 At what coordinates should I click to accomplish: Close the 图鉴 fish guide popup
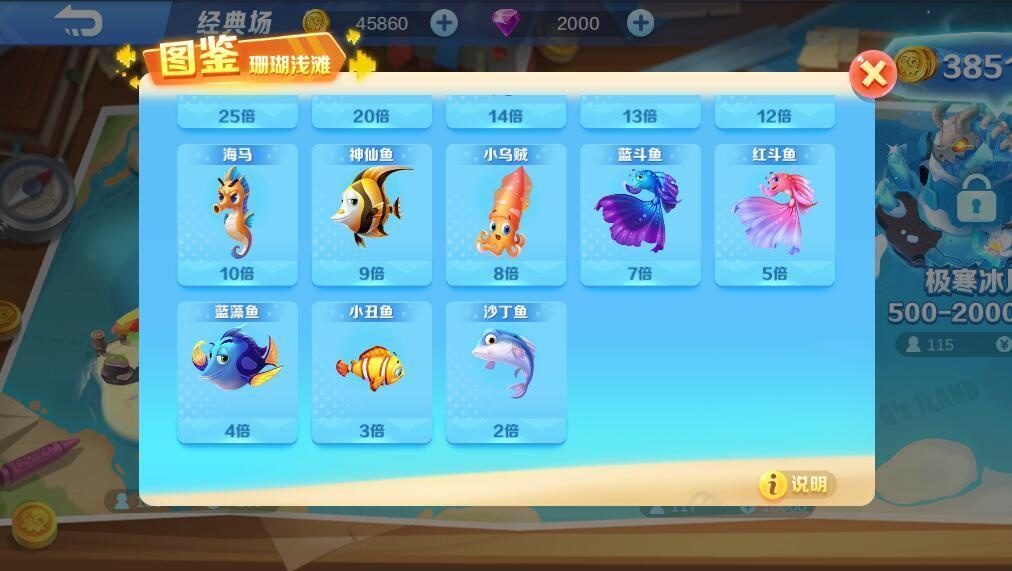point(873,73)
